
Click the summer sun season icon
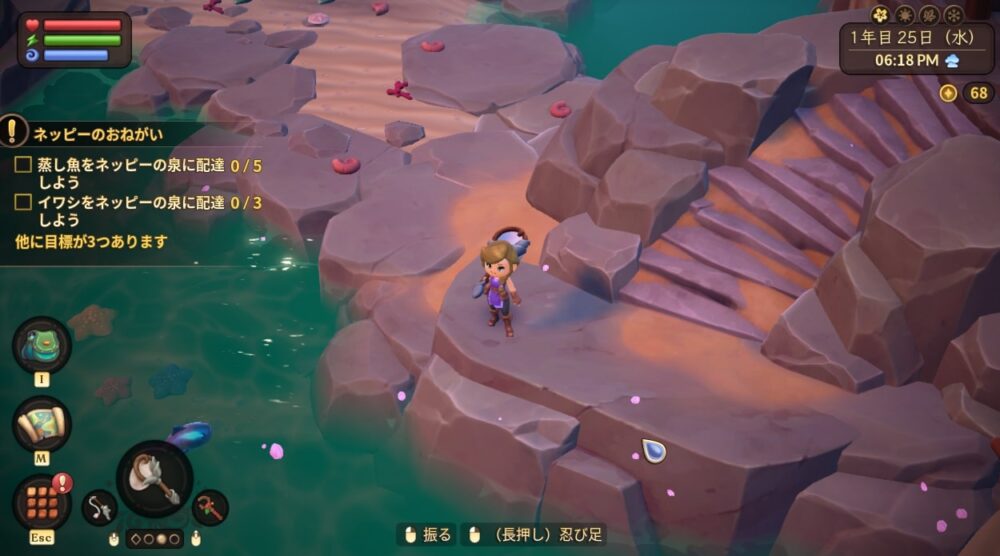click(904, 15)
